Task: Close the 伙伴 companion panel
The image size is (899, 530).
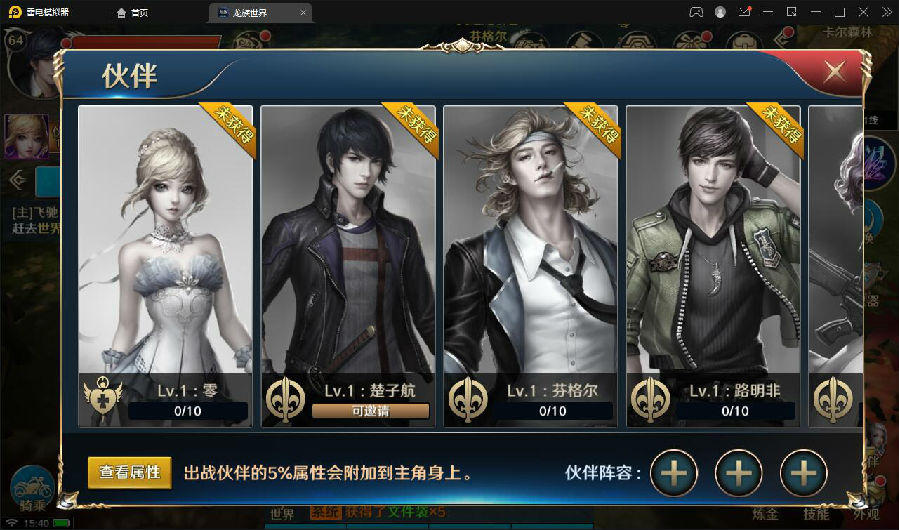Action: tap(833, 72)
